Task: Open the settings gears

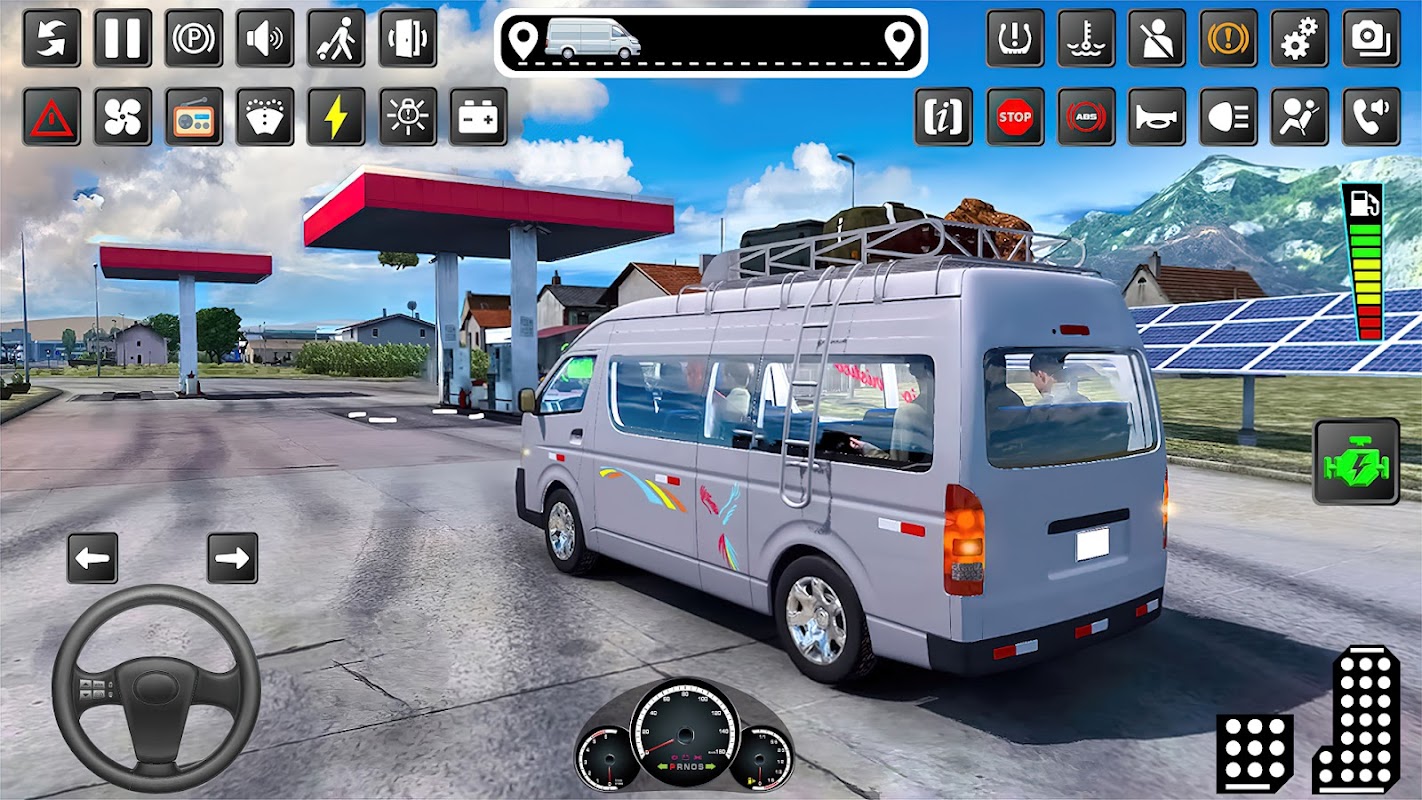Action: click(x=1300, y=38)
